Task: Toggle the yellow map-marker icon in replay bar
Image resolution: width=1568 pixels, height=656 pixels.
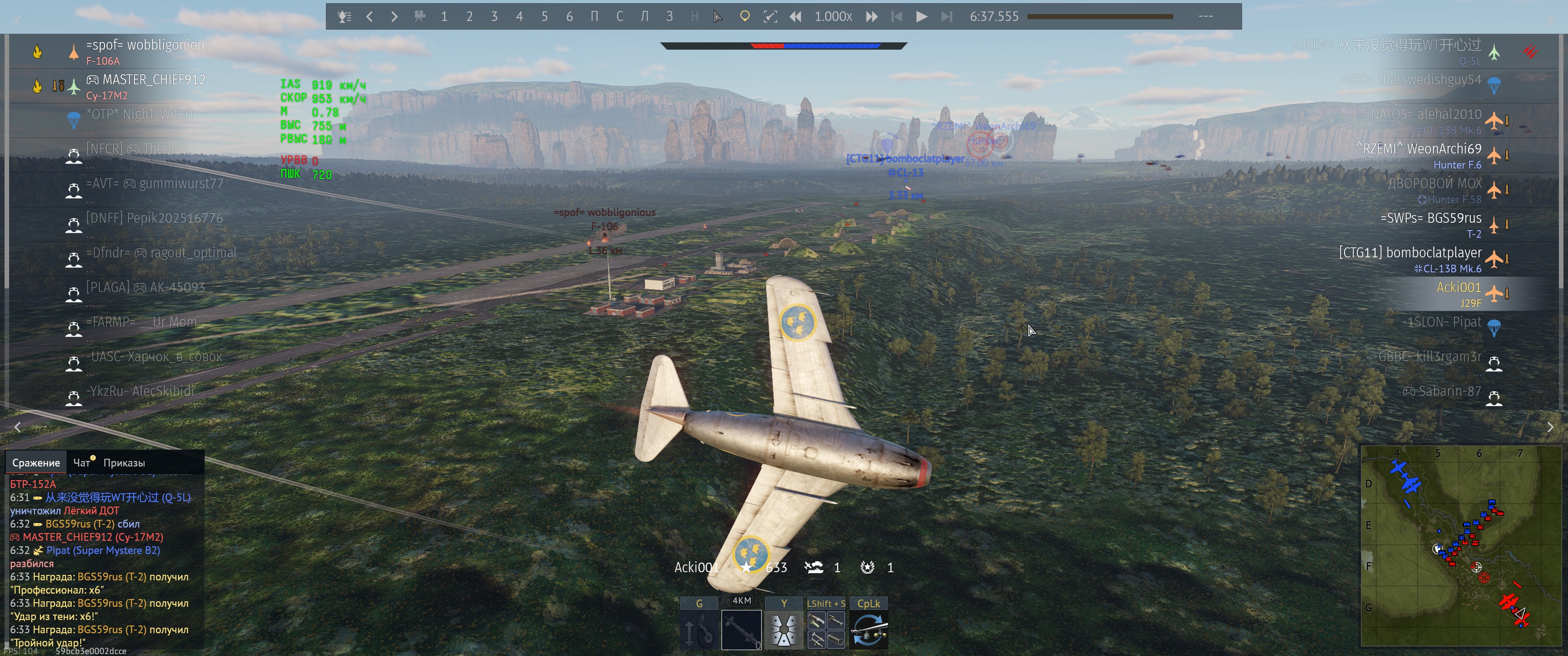Action: [744, 16]
